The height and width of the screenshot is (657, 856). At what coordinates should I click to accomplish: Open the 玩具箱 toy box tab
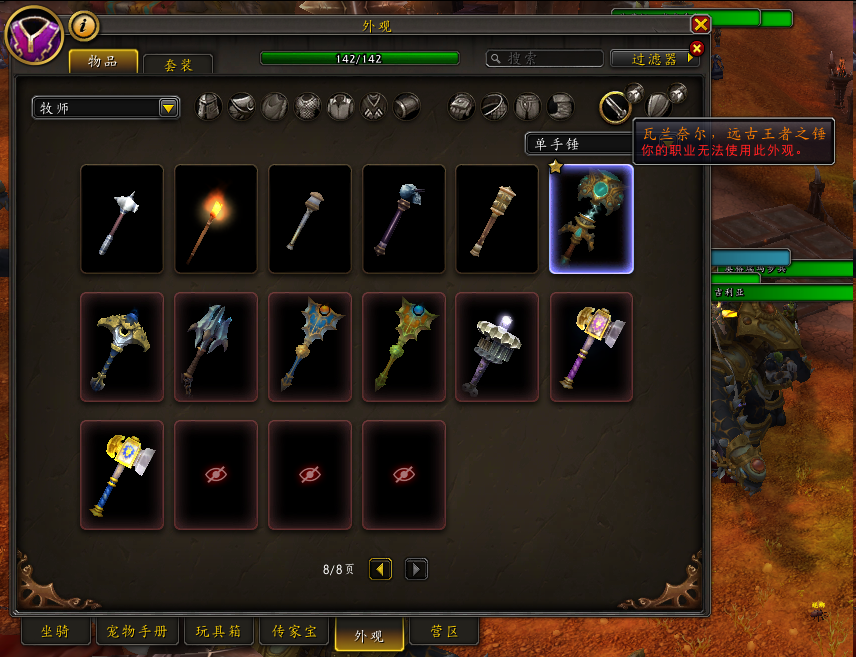(x=218, y=632)
